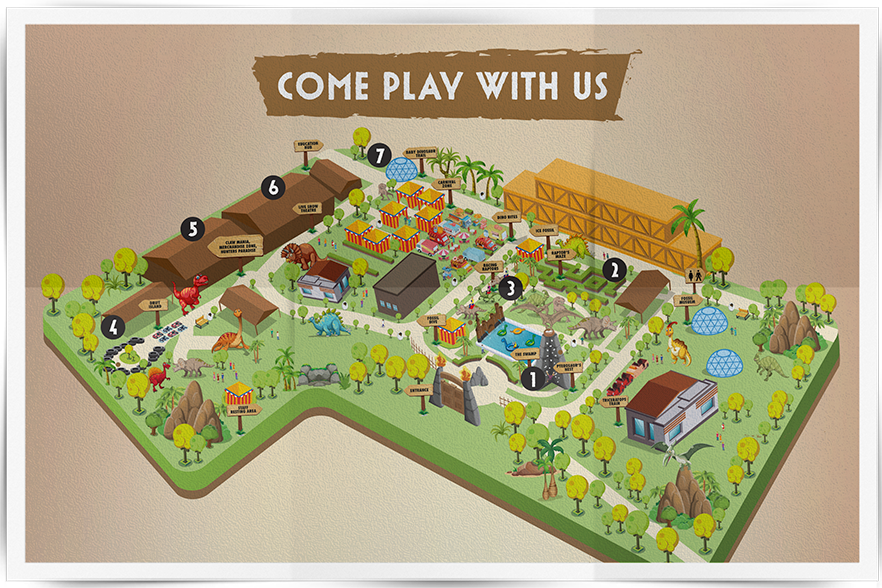Choose the Live Show Theatre sign
The width and height of the screenshot is (882, 588).
coord(308,207)
